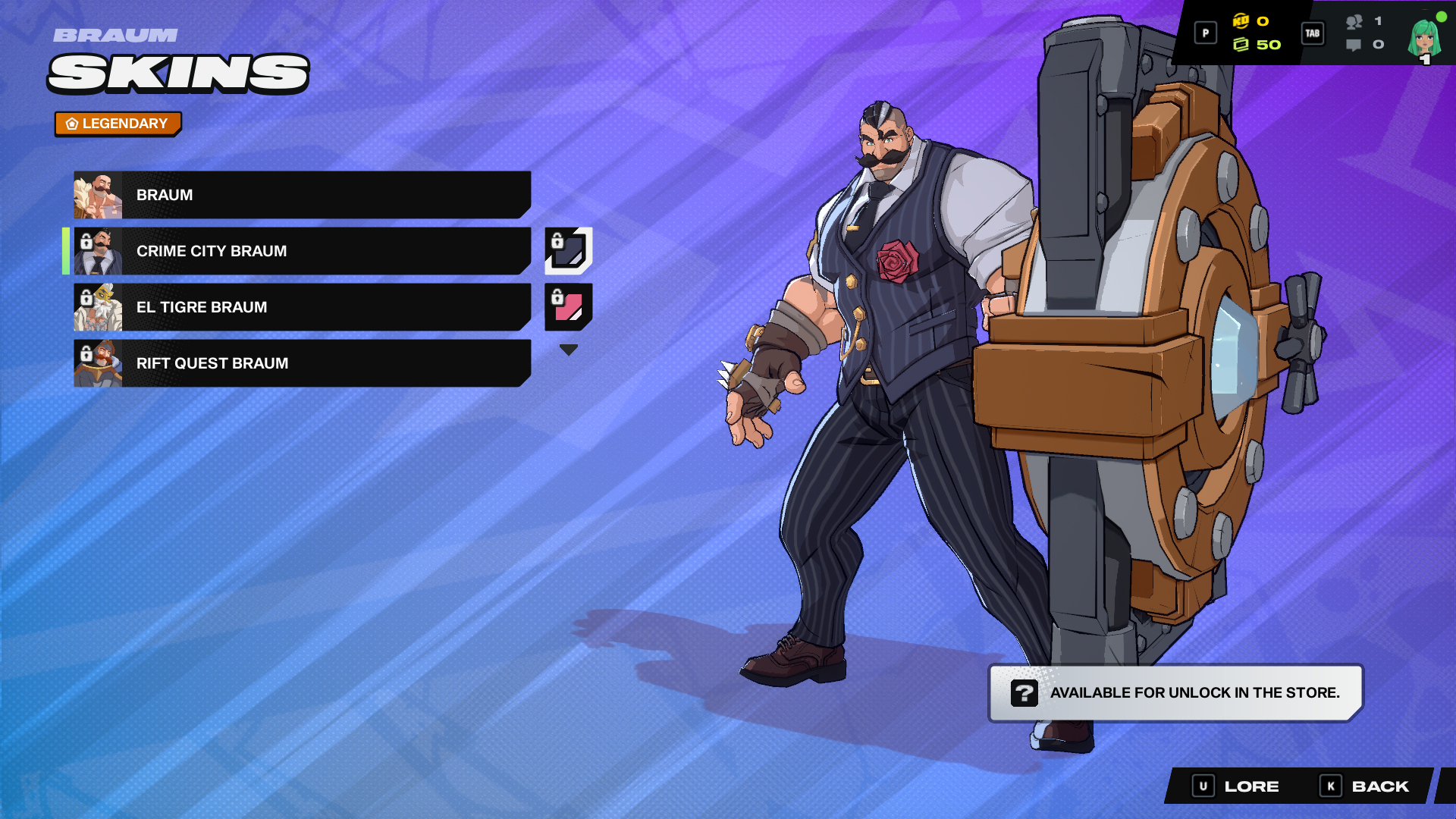Click the lock icon on Crime City Braum row
The height and width of the screenshot is (819, 1456).
[86, 241]
